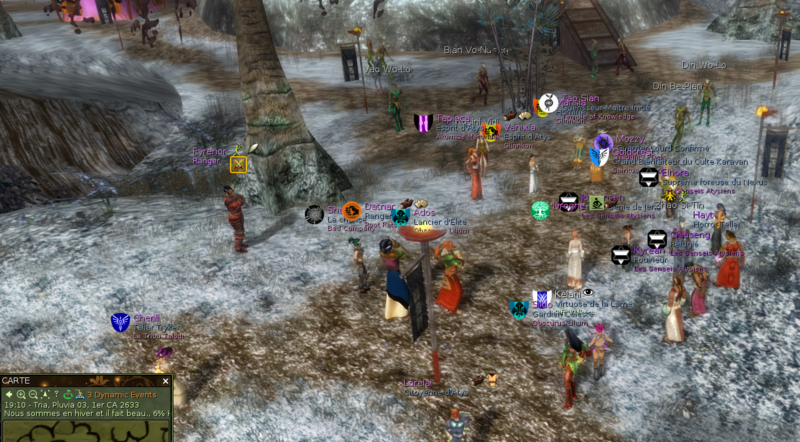Open the map's question mark help

(57, 394)
